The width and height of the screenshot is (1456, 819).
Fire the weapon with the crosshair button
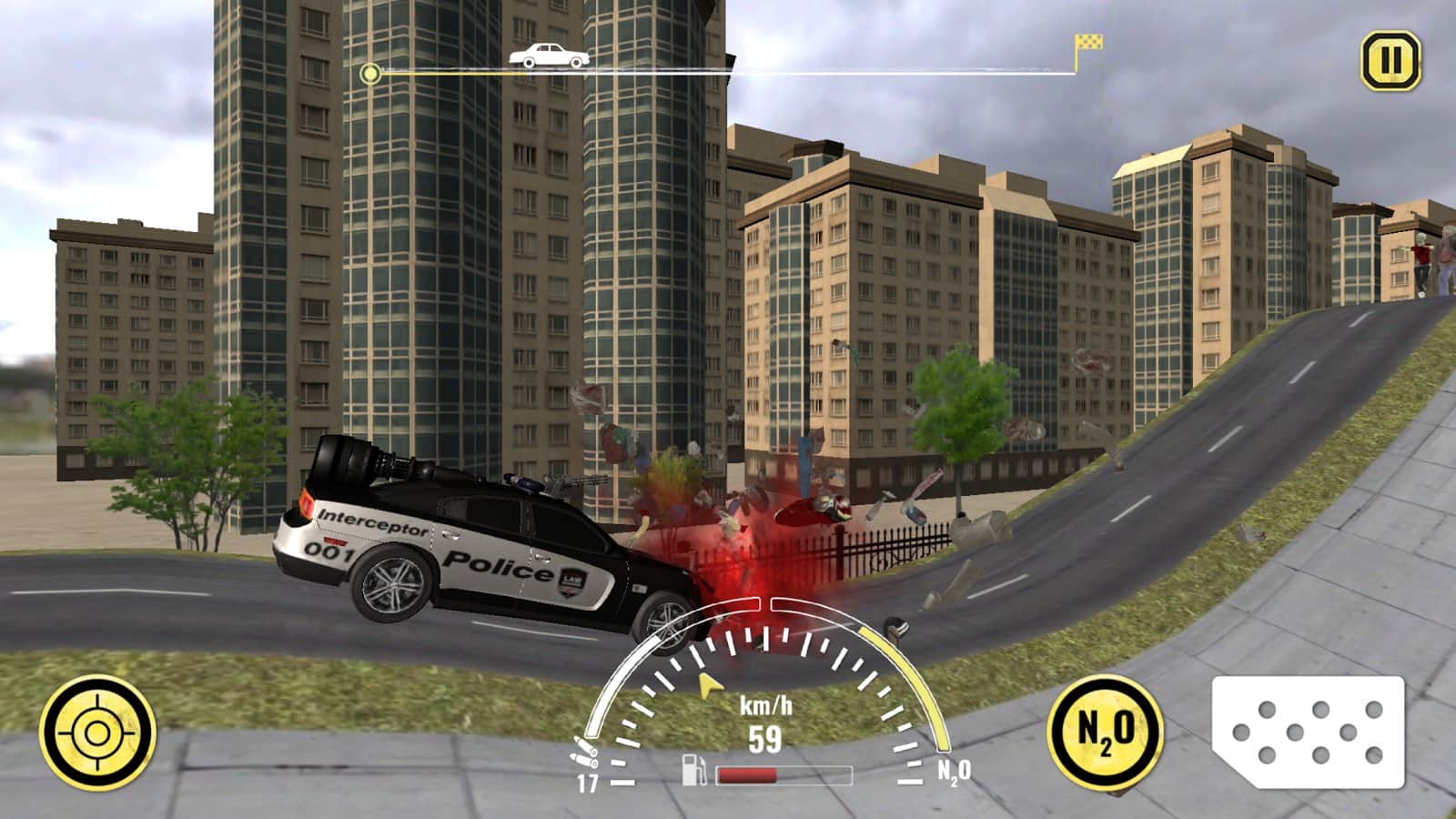97,733
